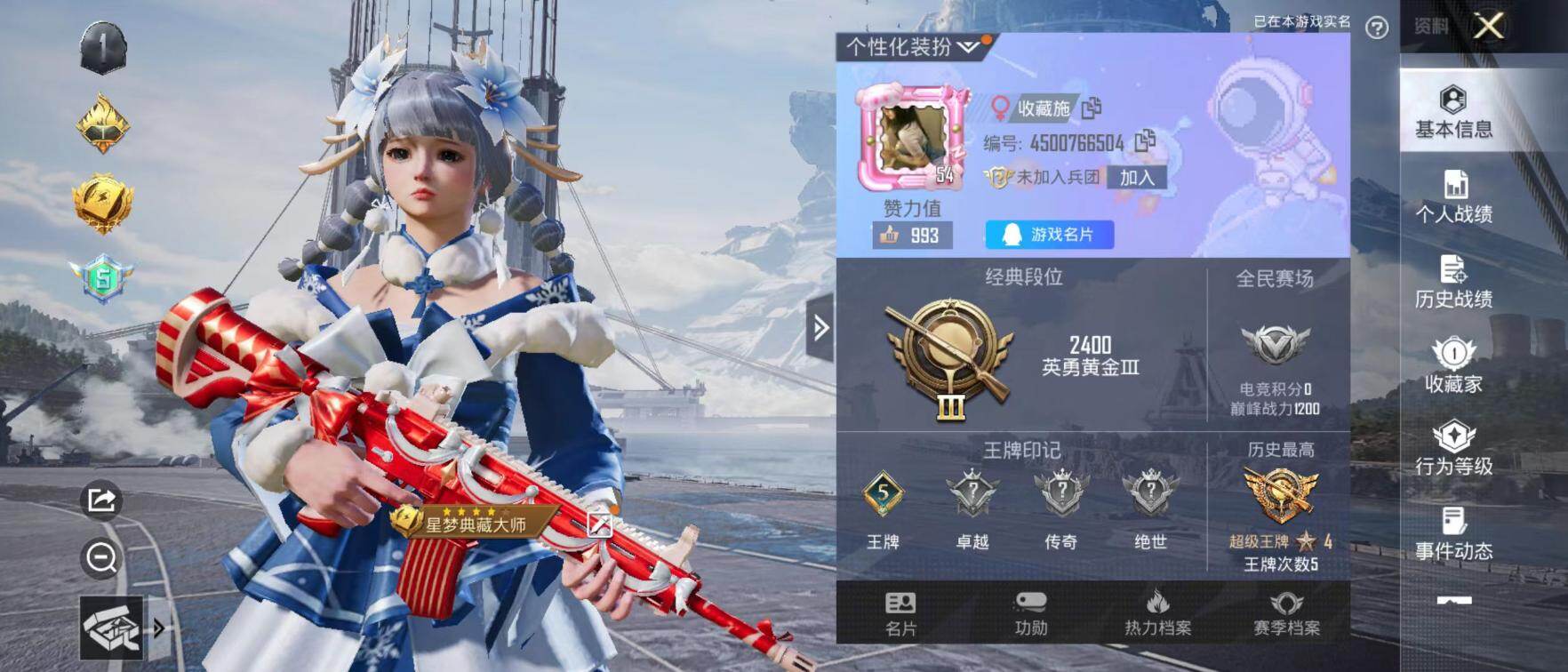Click the magnifier zoom-out icon

101,558
